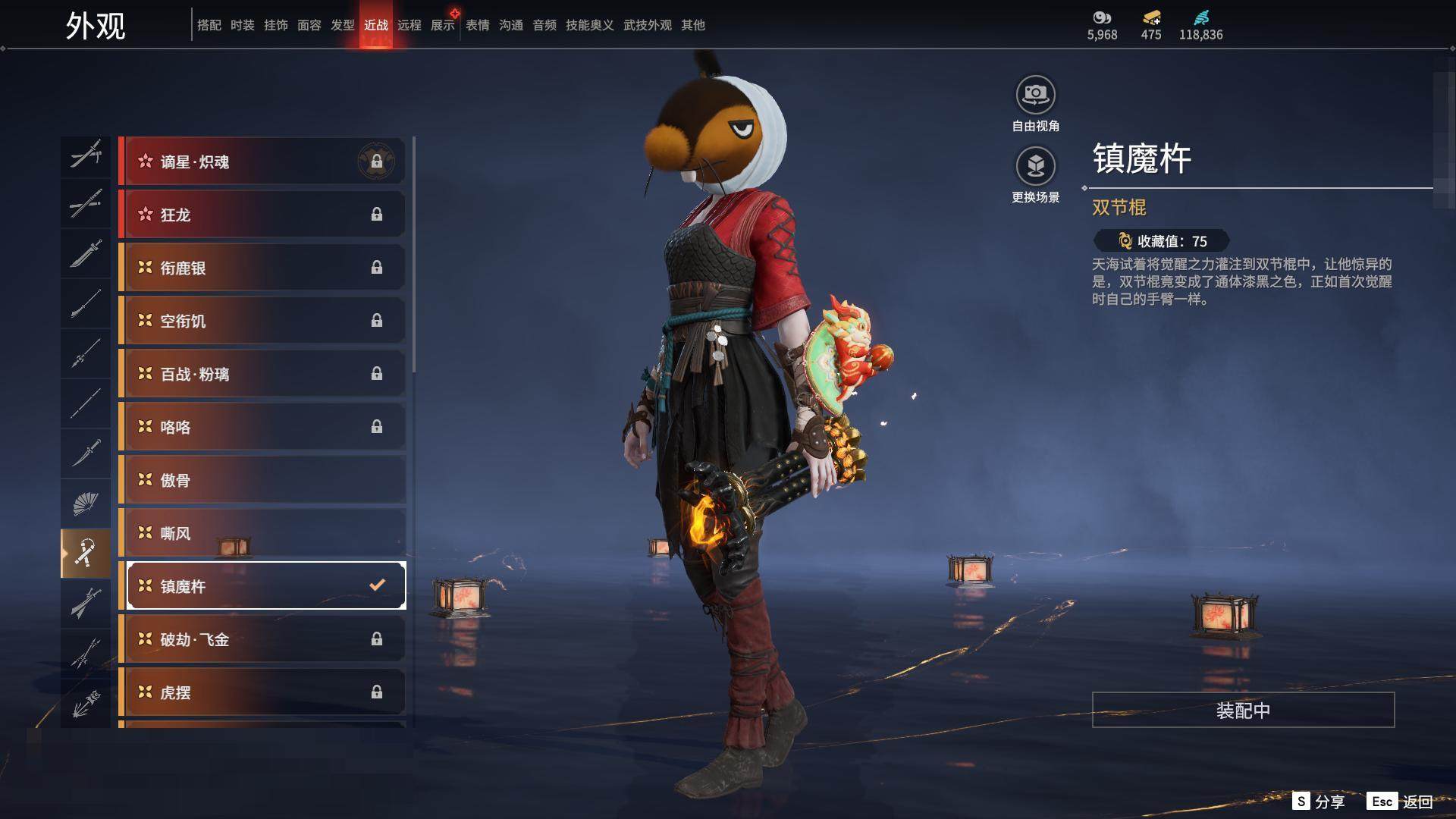Switch to the 远程 weapon tab

(x=409, y=25)
